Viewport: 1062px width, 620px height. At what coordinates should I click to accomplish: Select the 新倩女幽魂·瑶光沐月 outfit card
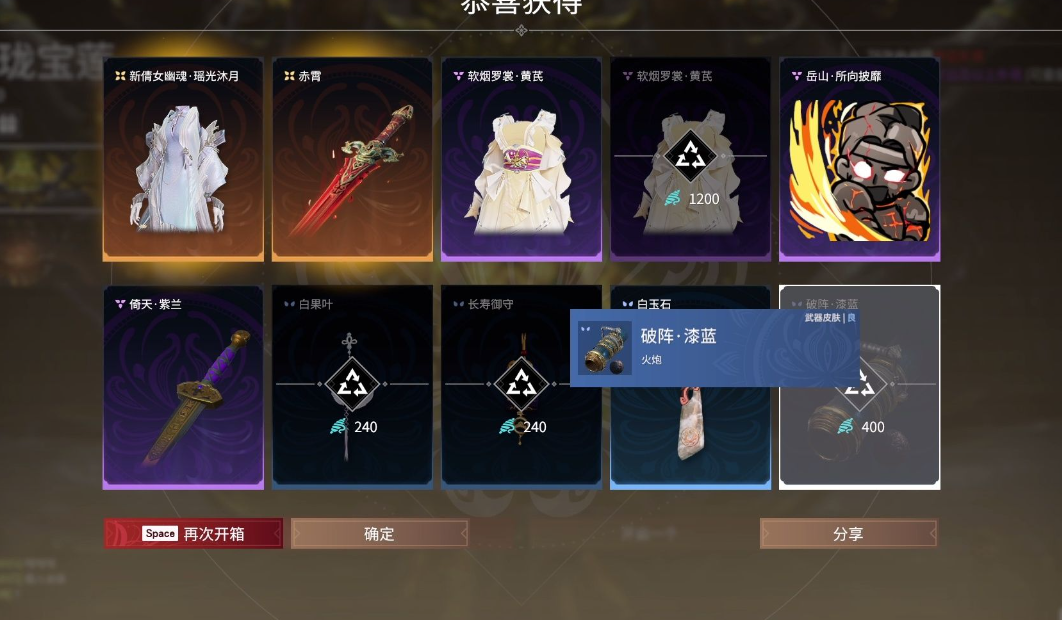click(183, 160)
